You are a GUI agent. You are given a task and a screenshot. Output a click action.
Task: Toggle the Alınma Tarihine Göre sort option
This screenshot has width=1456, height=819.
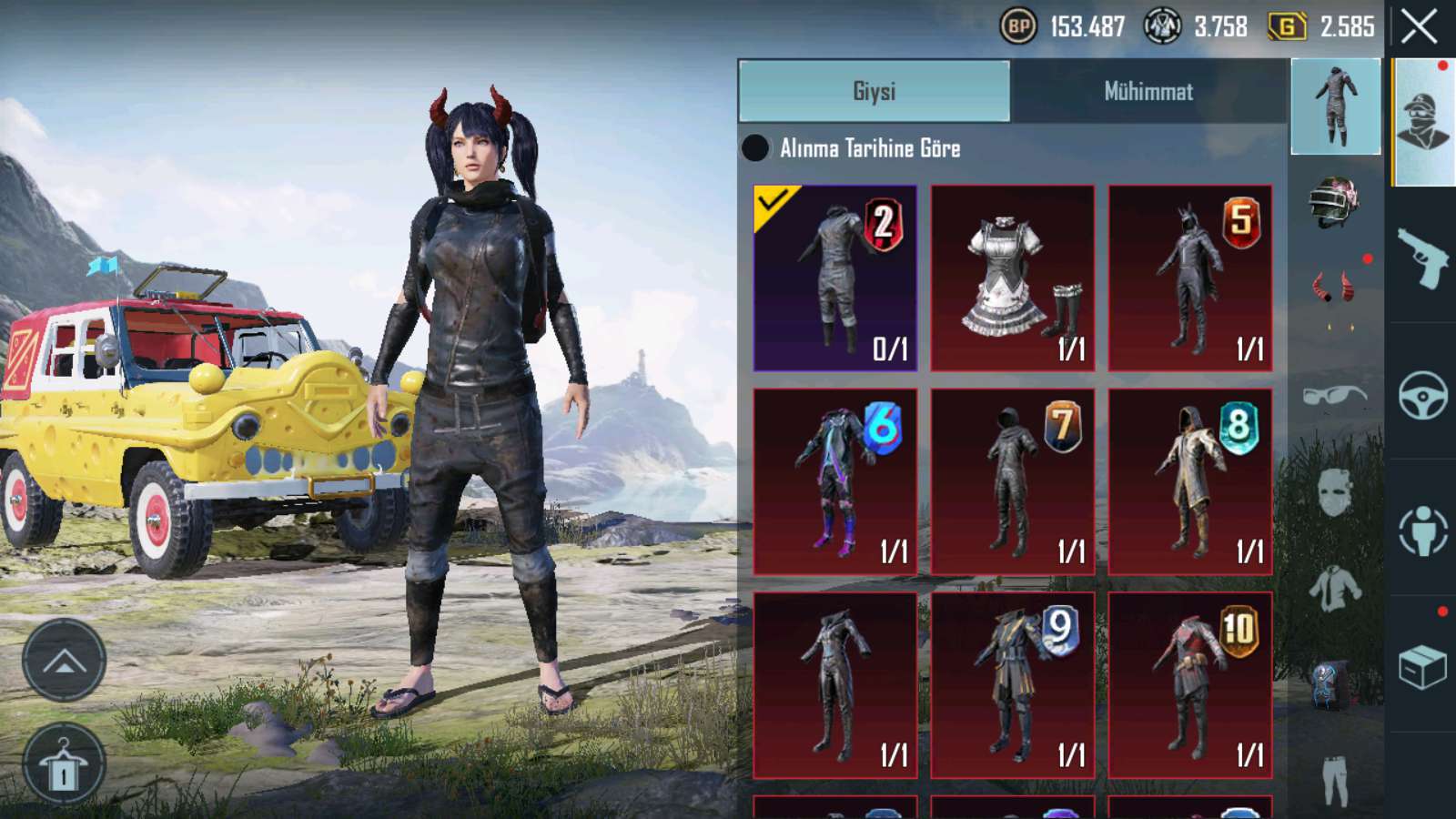pyautogui.click(x=755, y=148)
